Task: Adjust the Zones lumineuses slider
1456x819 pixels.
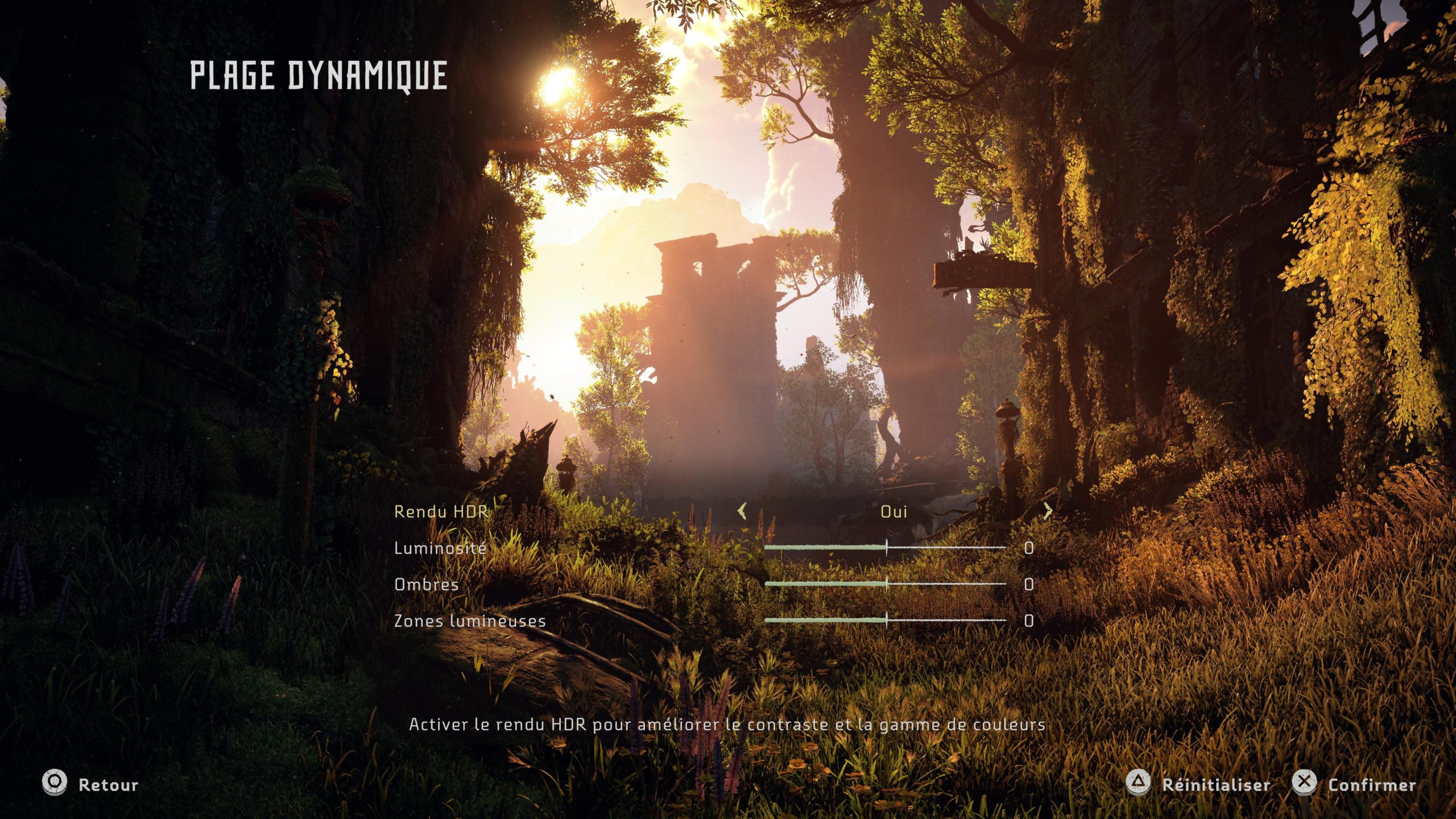Action: point(886,620)
